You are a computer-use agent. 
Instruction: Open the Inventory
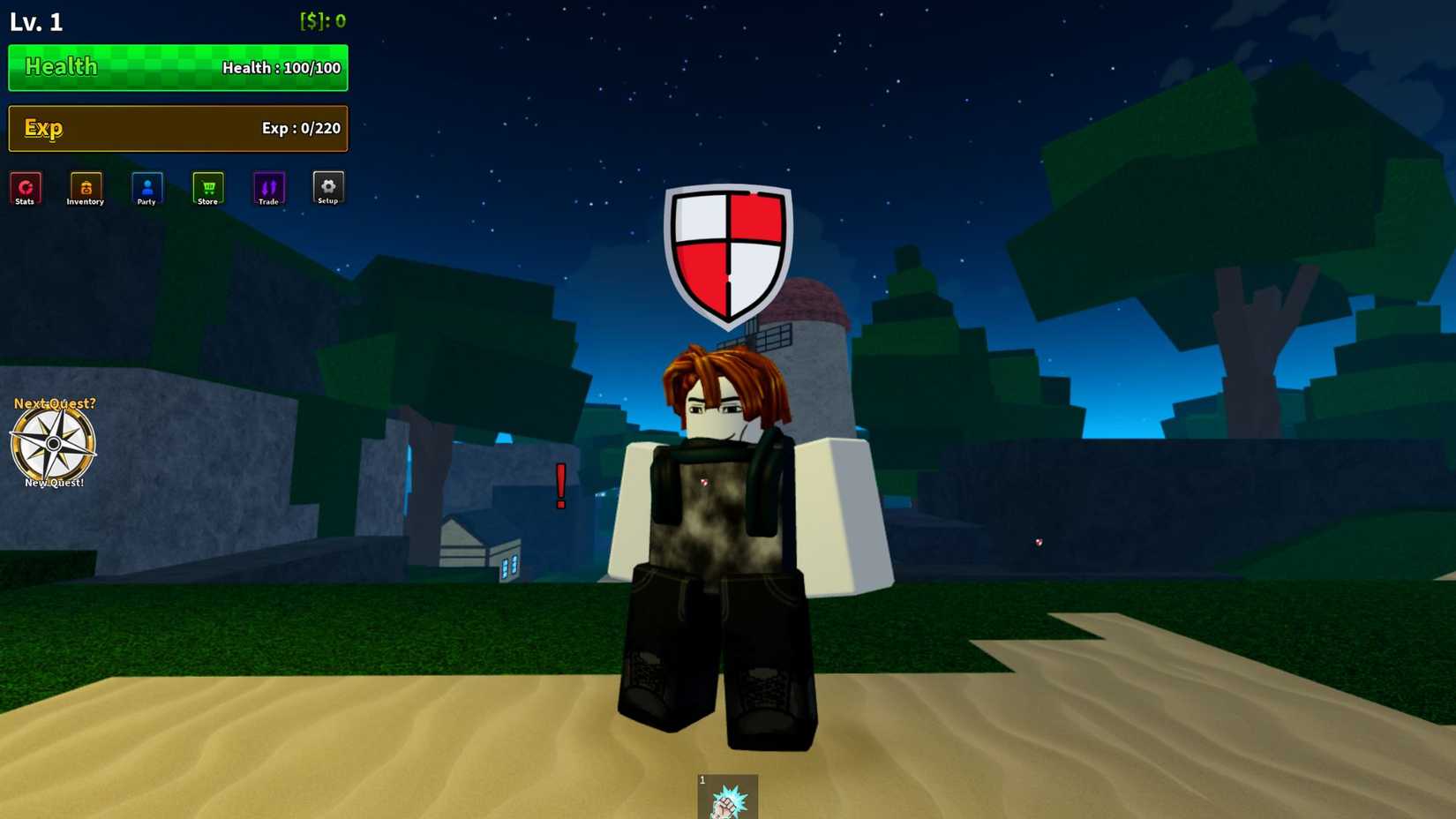pyautogui.click(x=85, y=189)
